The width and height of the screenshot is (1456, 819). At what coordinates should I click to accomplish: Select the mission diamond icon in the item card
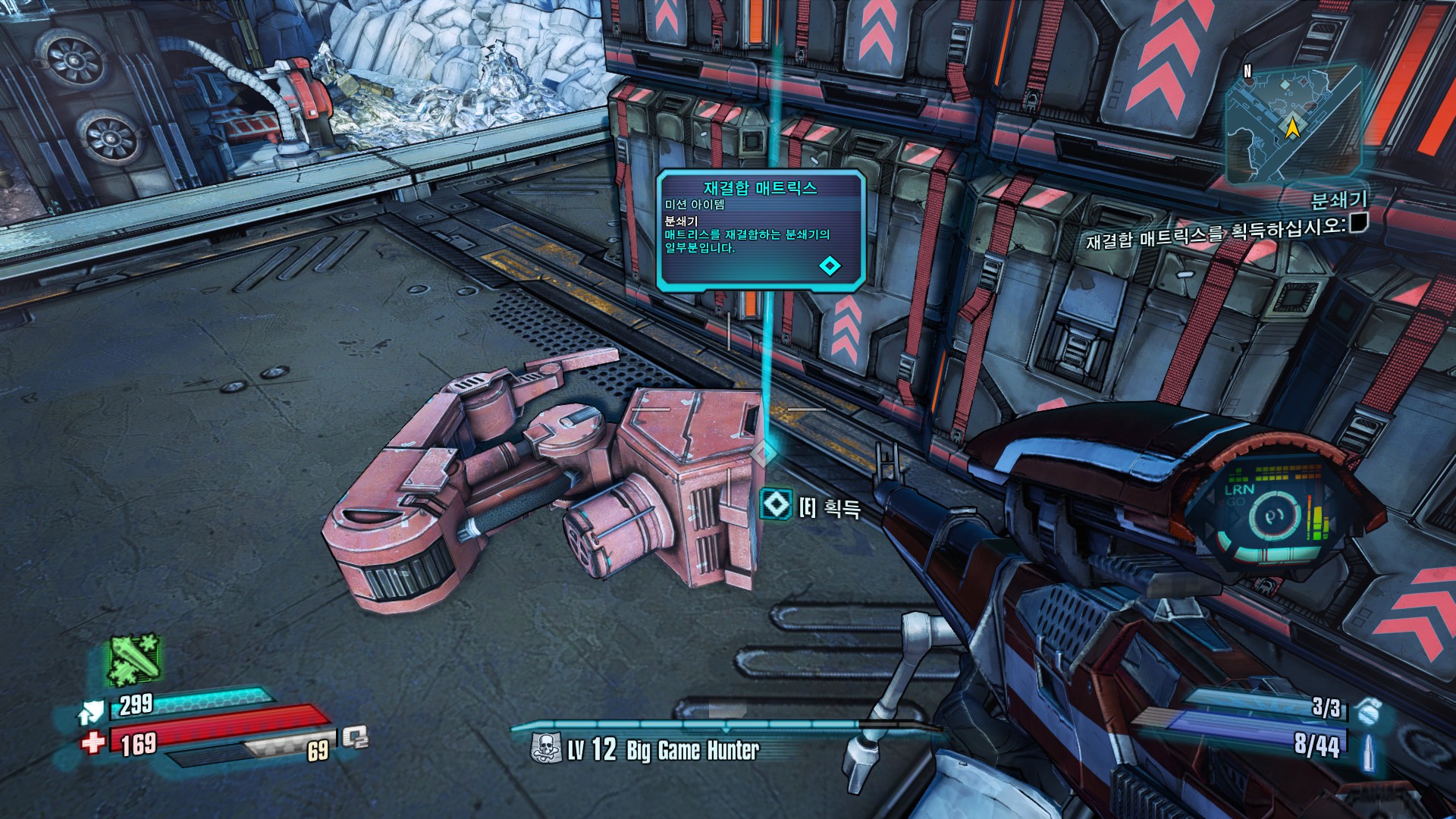pyautogui.click(x=830, y=265)
